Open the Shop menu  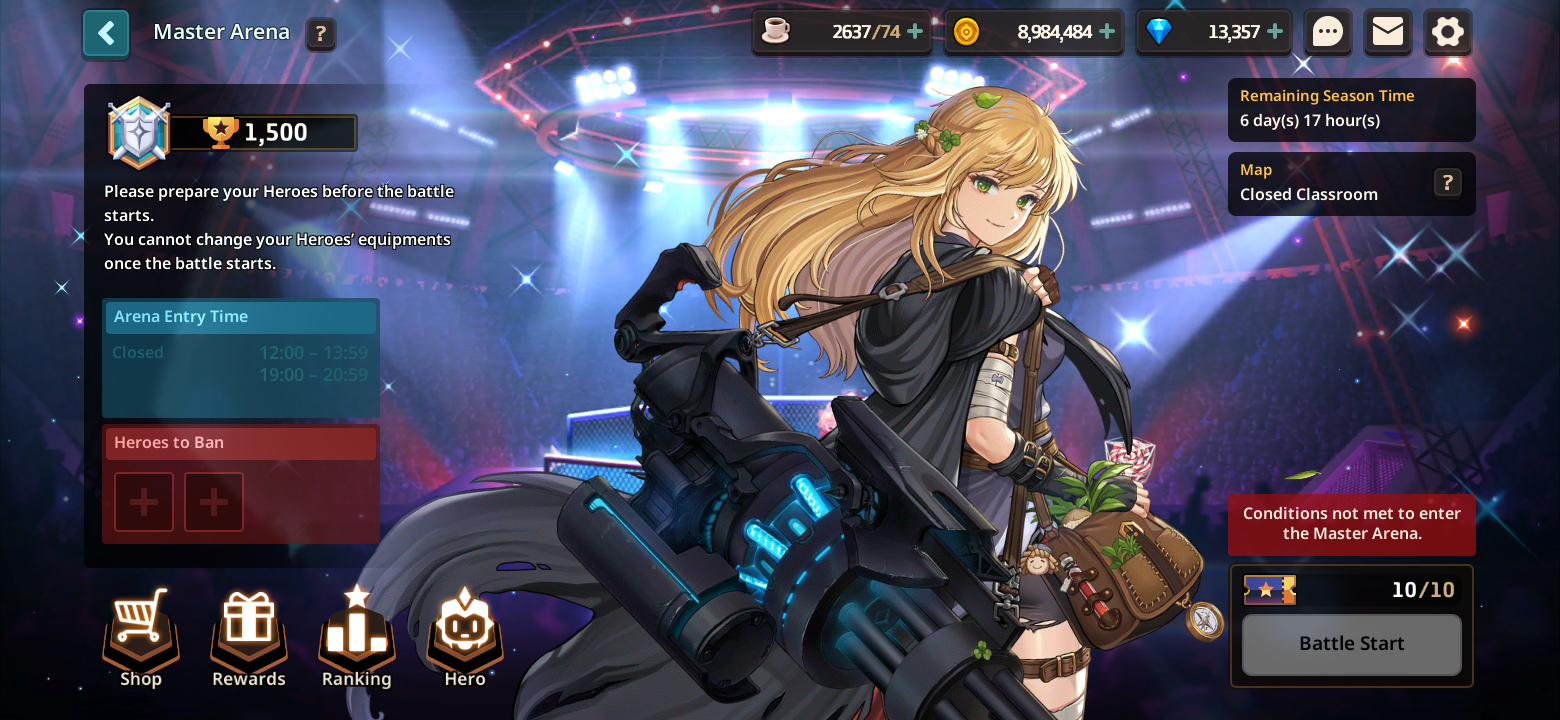tap(140, 635)
